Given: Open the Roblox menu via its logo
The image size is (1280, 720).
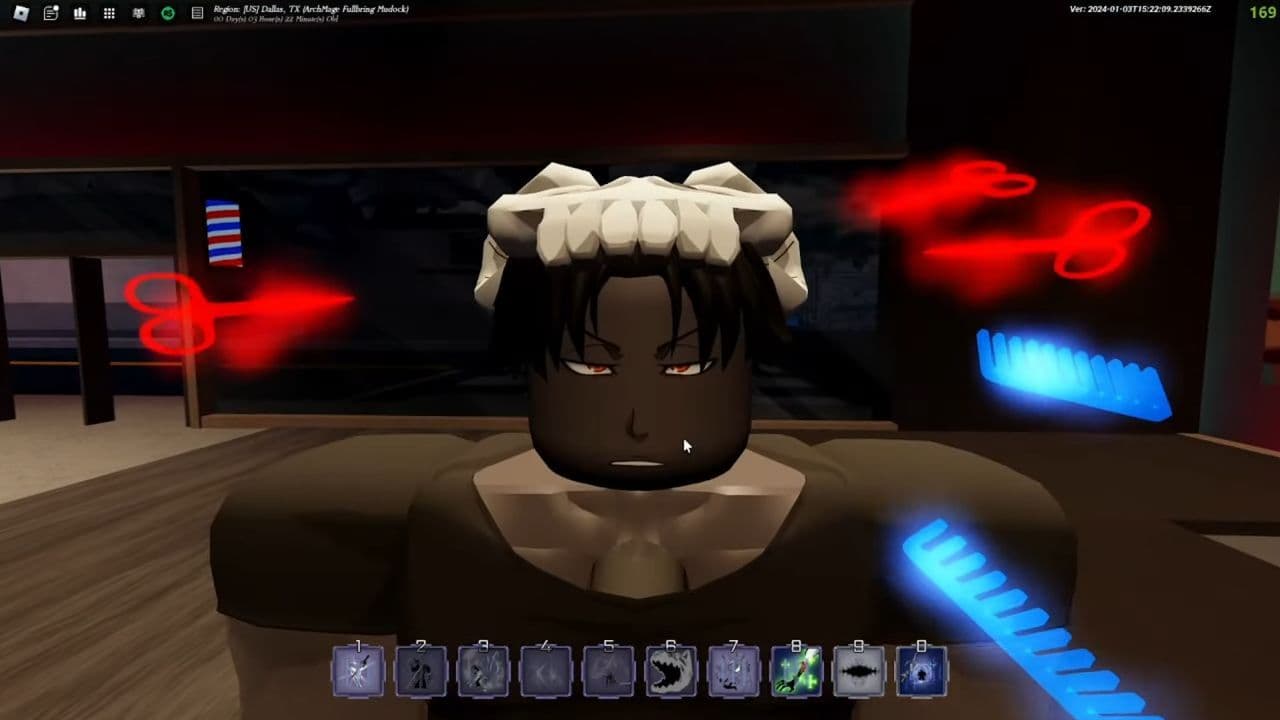Looking at the screenshot, I should pos(21,13).
